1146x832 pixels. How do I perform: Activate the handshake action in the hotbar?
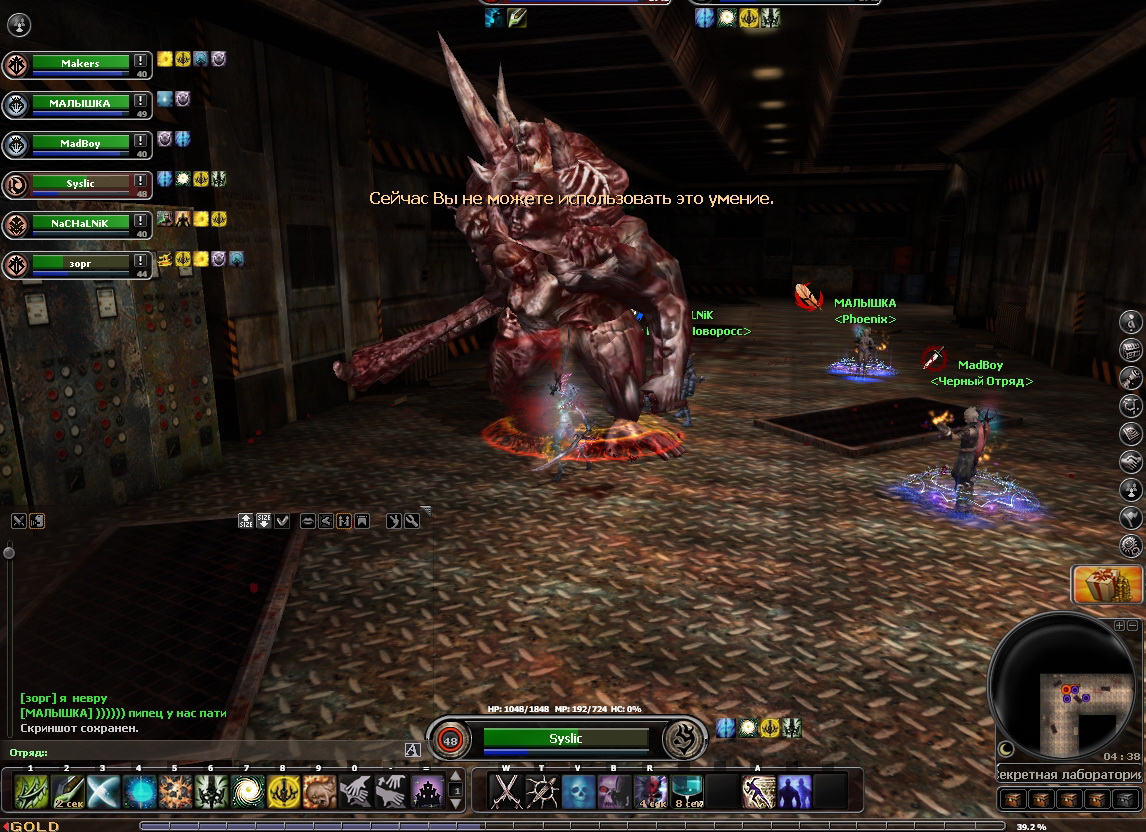tap(355, 792)
